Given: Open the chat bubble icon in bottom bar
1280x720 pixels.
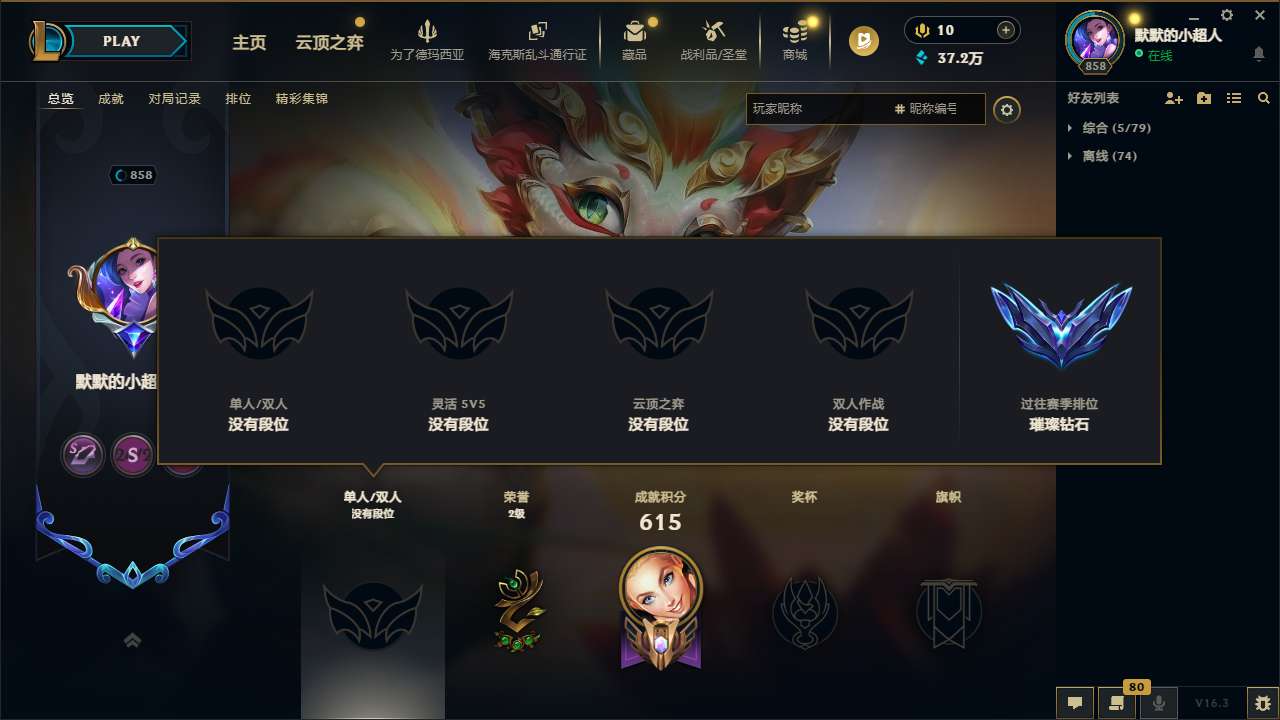Looking at the screenshot, I should pyautogui.click(x=1073, y=703).
